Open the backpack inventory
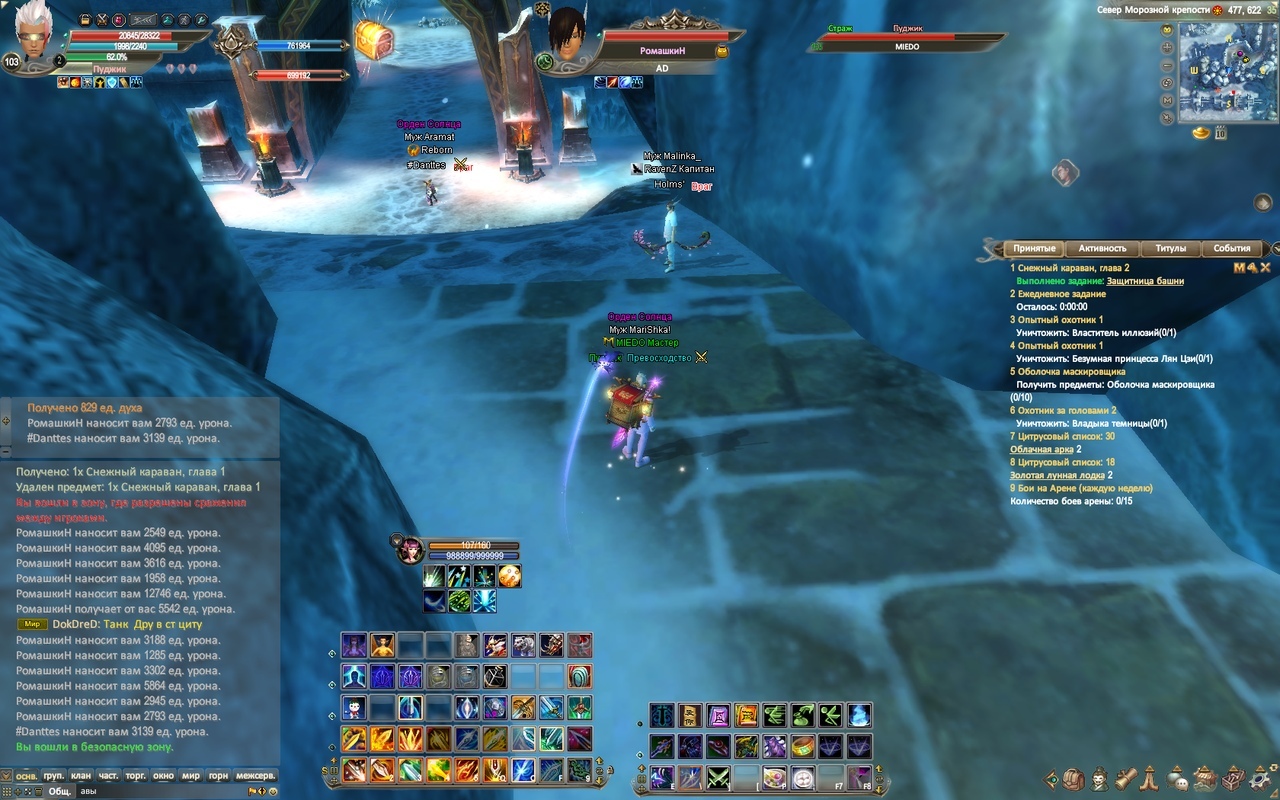The height and width of the screenshot is (800, 1280). click(1073, 779)
